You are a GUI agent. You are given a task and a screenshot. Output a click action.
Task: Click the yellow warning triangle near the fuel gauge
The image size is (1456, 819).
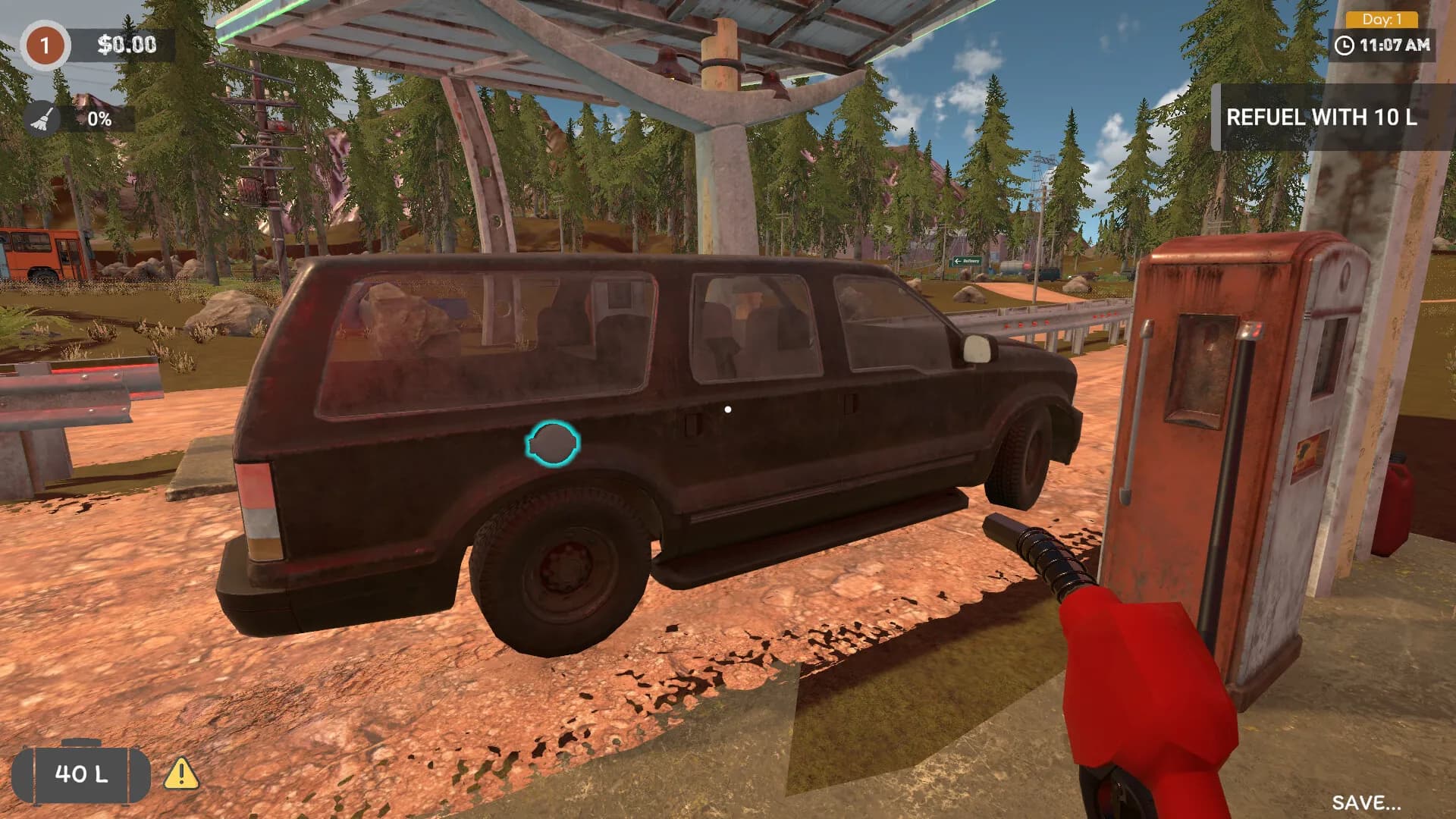[x=180, y=773]
